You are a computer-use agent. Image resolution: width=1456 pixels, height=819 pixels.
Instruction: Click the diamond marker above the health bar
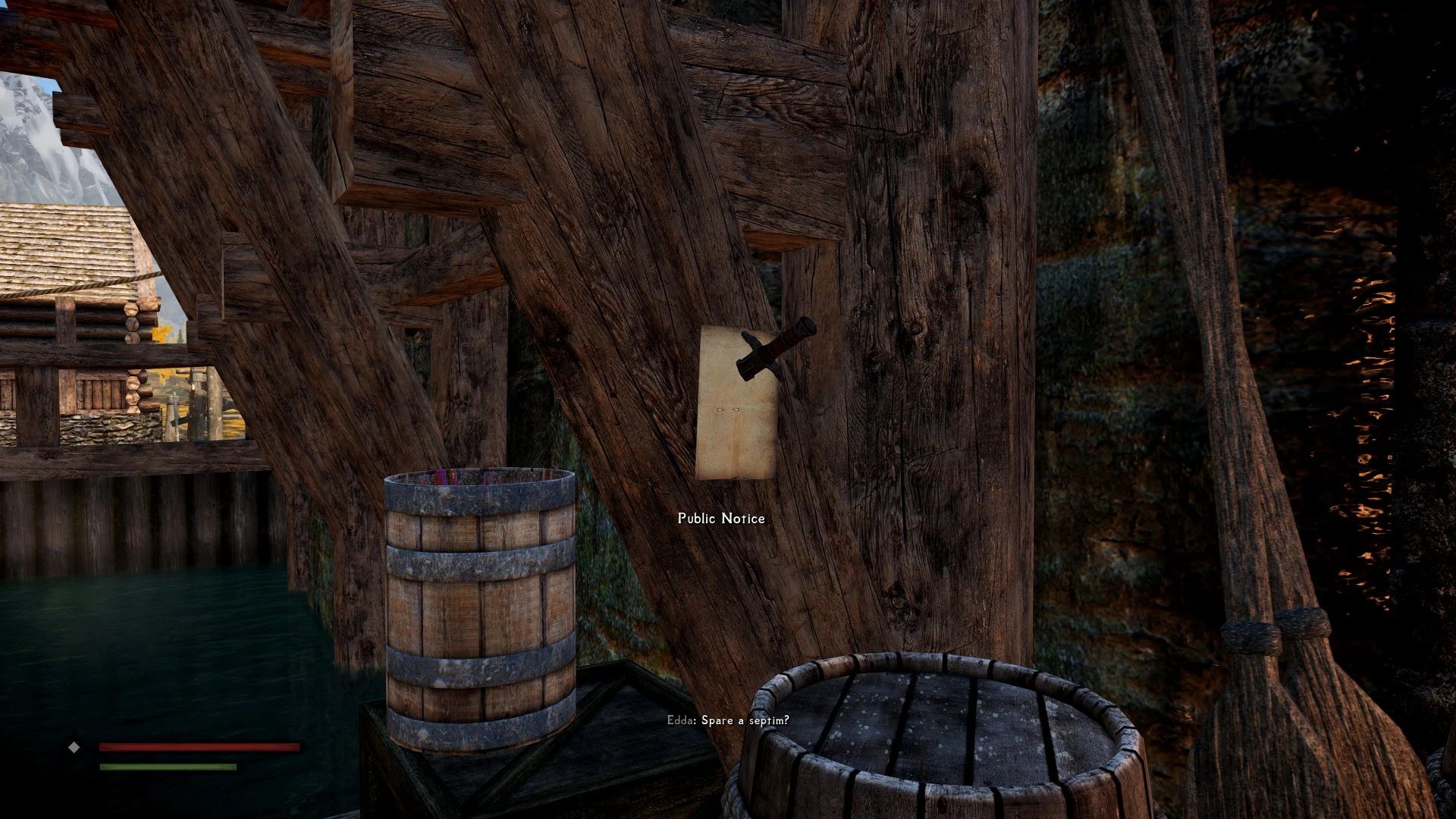pyautogui.click(x=74, y=748)
